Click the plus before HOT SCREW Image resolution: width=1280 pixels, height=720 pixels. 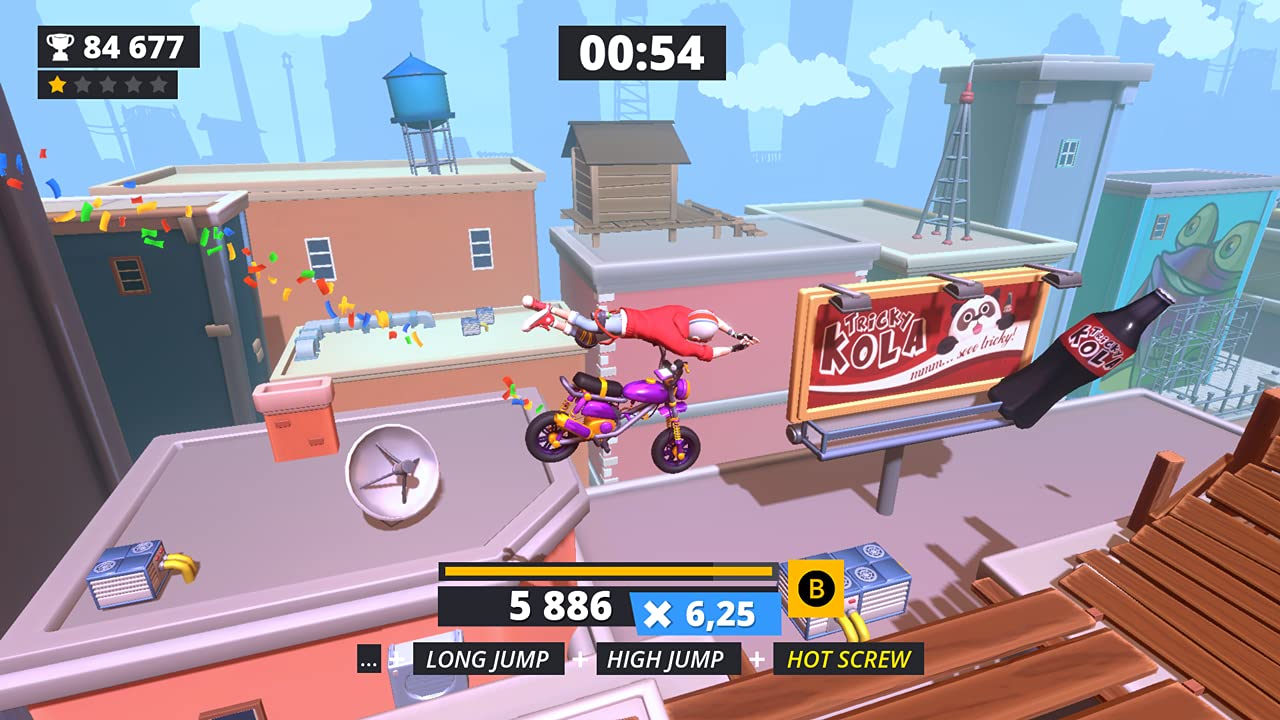click(x=759, y=659)
